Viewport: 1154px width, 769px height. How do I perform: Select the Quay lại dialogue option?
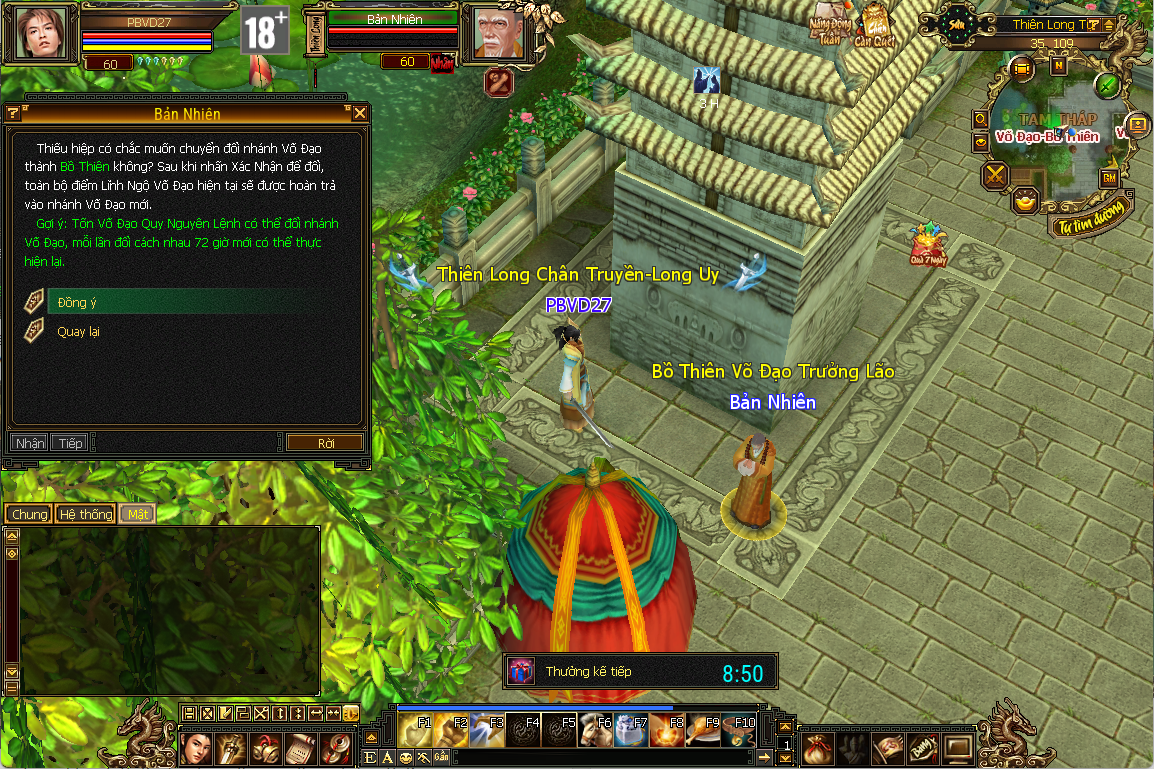click(x=78, y=331)
